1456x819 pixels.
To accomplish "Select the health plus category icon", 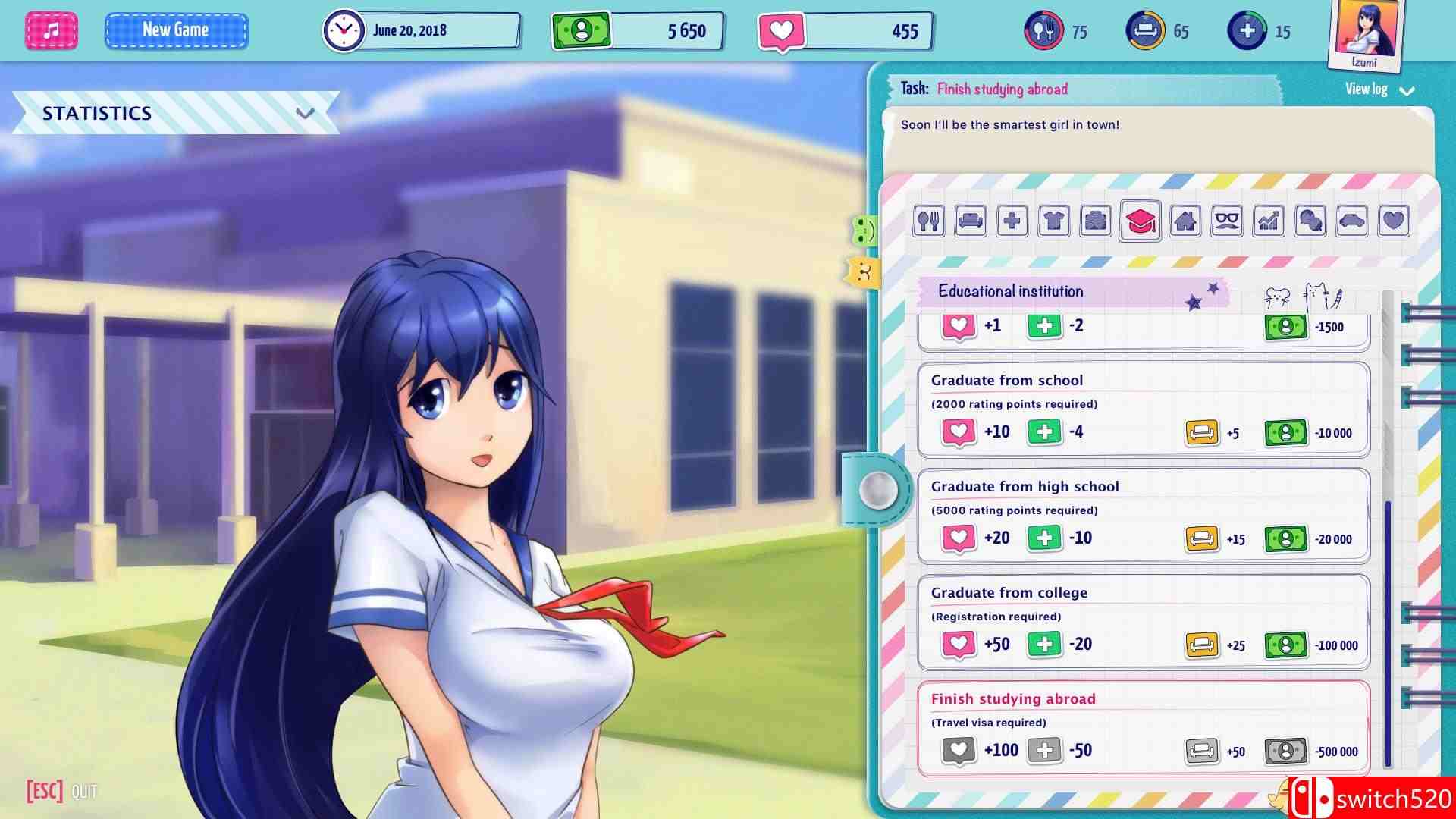I will tap(1012, 222).
